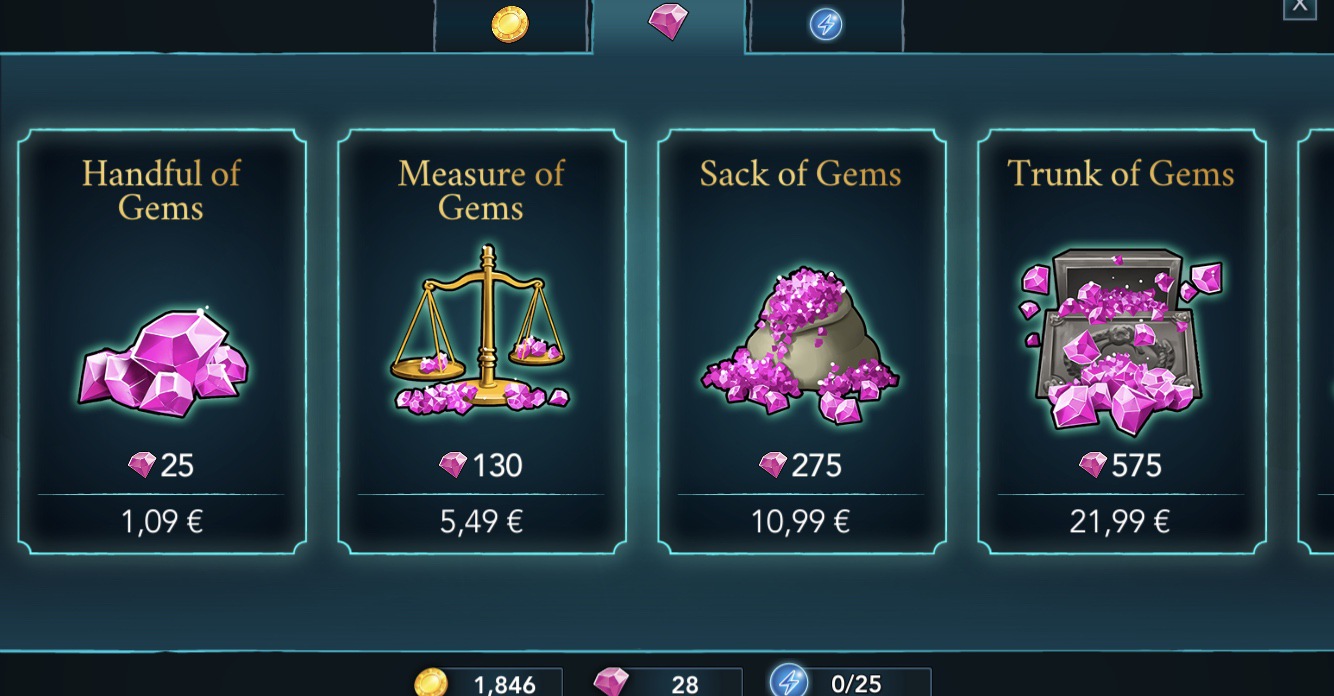Choose the Sack of Gems offer
The width and height of the screenshot is (1334, 696).
[802, 341]
